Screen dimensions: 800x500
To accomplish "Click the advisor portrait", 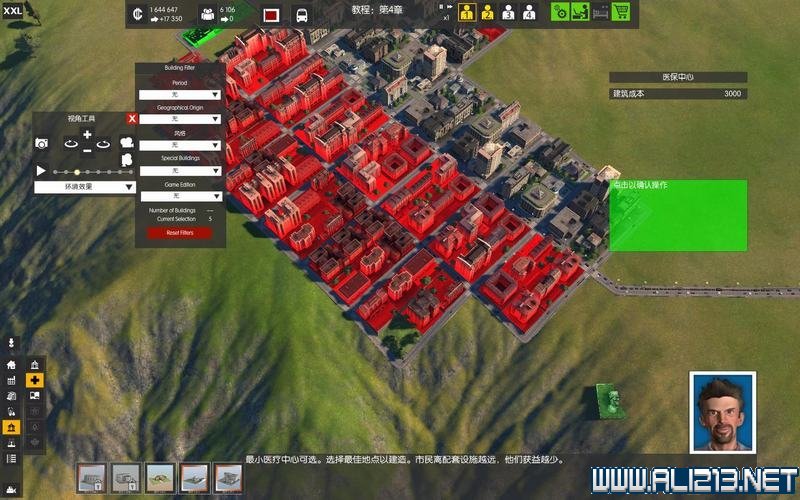I will click(x=720, y=412).
